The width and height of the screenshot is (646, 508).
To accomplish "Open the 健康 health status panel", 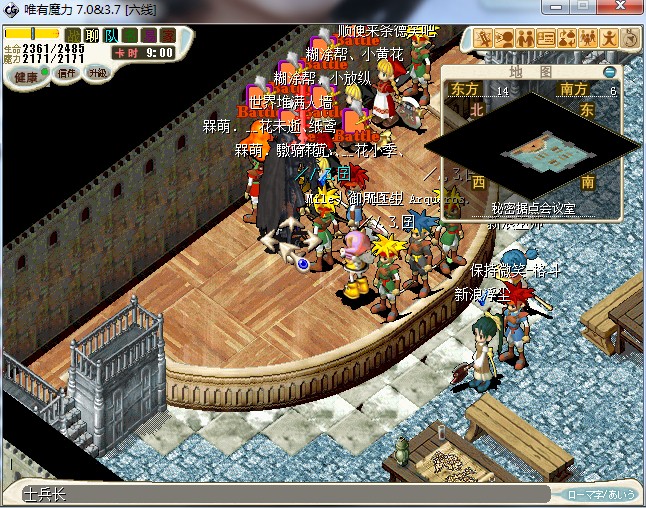I will coord(26,76).
